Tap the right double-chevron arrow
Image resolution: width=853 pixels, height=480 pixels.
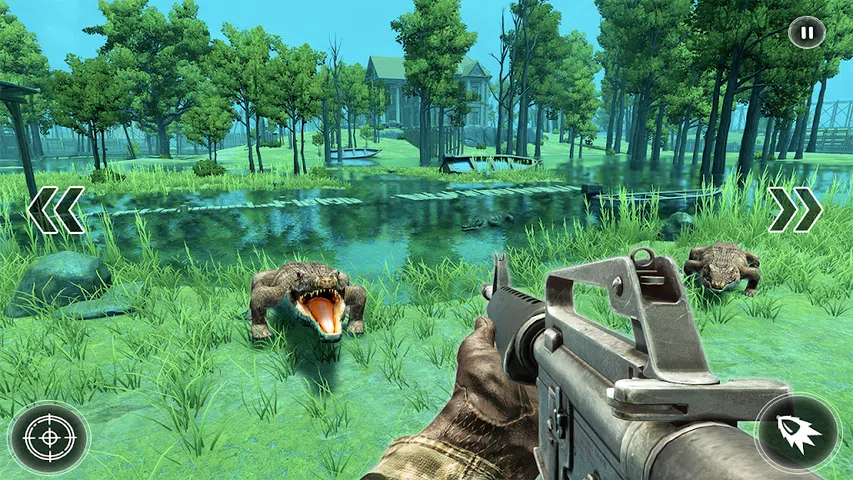795,210
